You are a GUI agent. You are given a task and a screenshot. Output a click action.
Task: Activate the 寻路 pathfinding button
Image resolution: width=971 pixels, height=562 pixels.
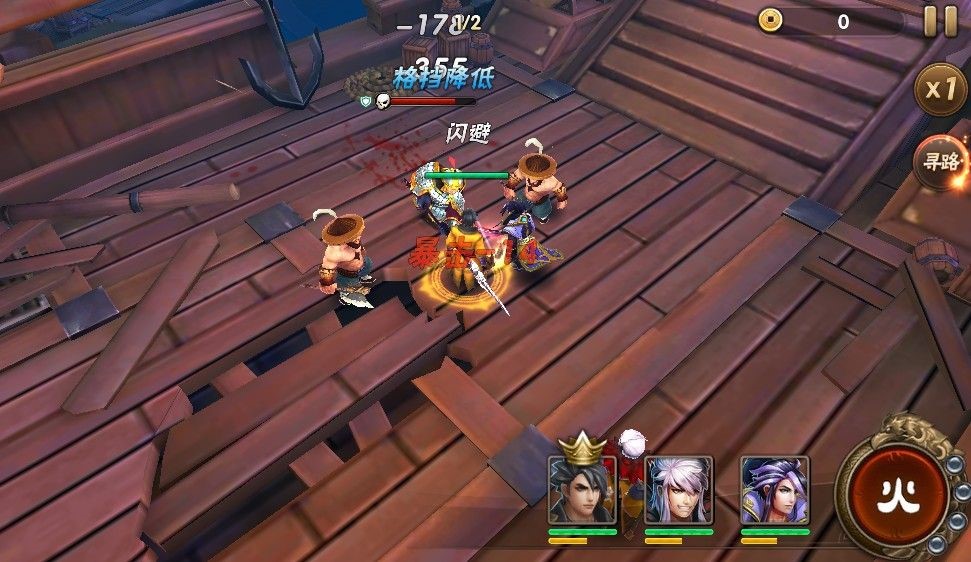tap(941, 161)
